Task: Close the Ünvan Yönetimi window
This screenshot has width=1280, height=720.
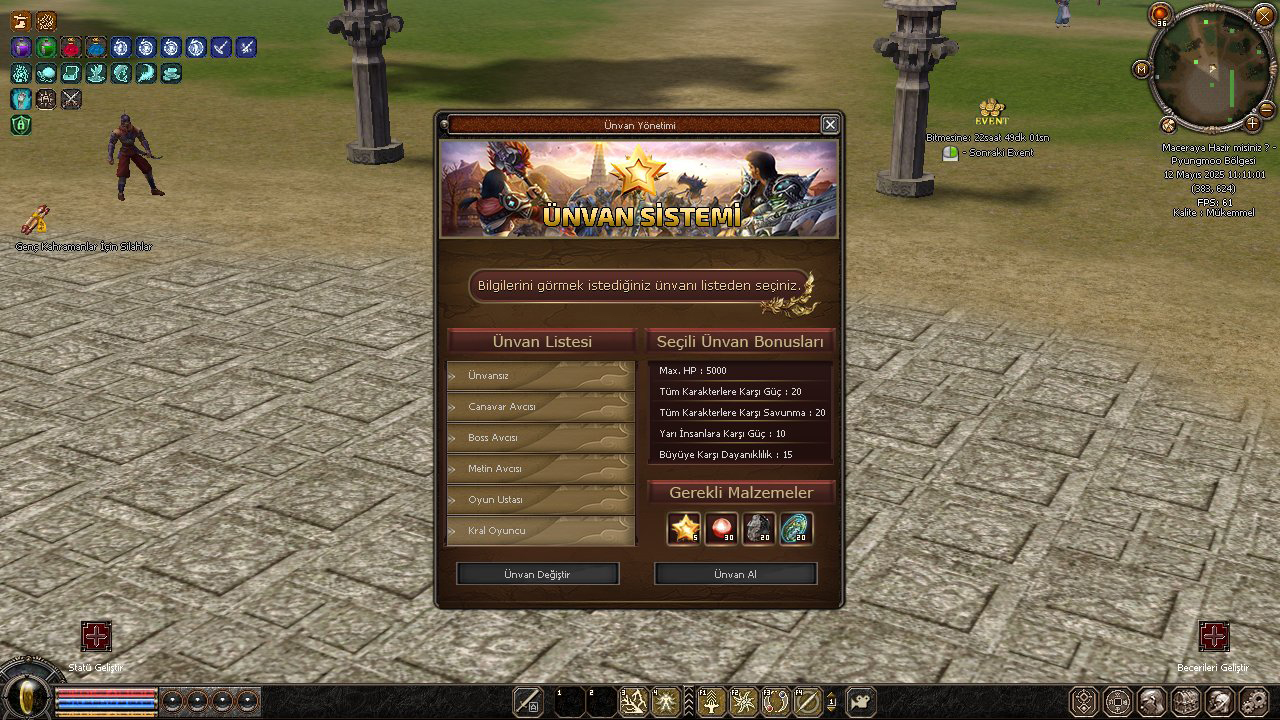Action: coord(830,124)
